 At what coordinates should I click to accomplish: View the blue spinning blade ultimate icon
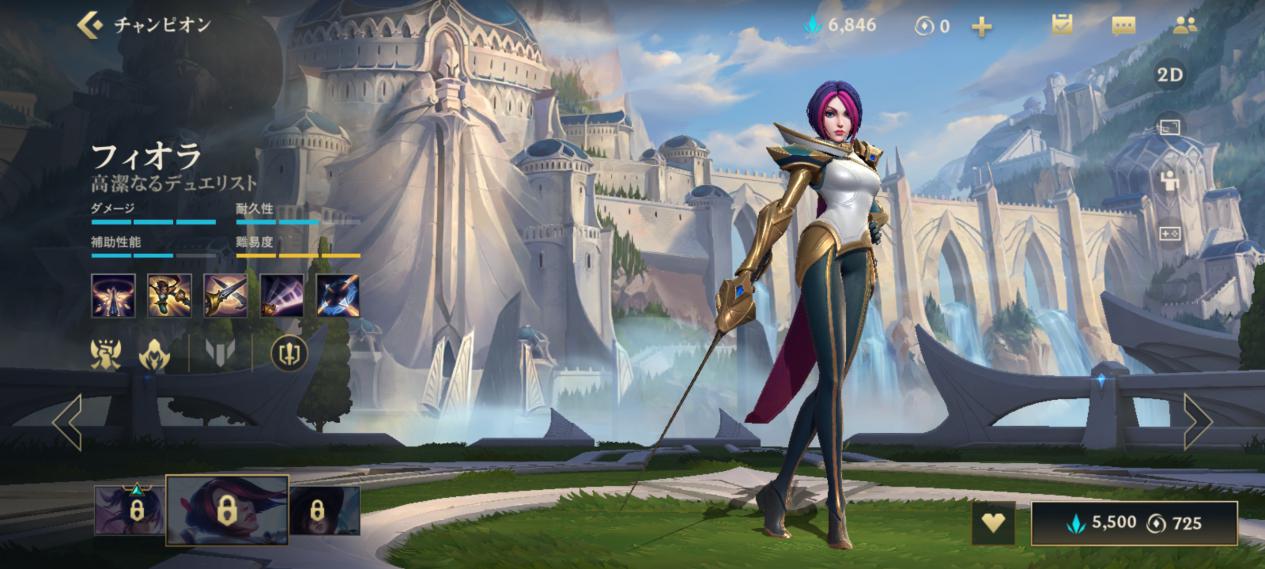pos(337,295)
